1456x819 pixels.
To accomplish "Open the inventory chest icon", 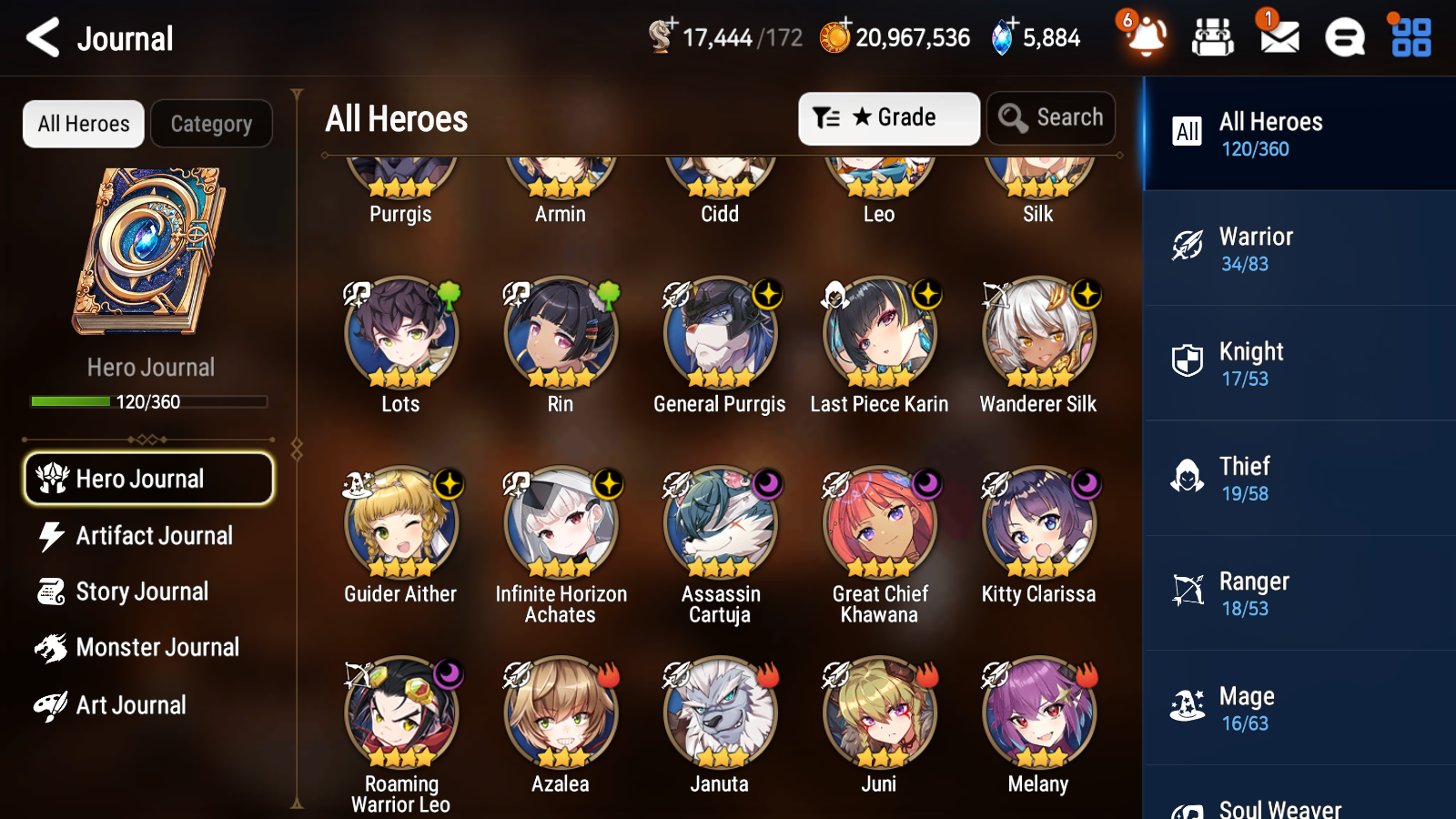I will coord(1213,38).
